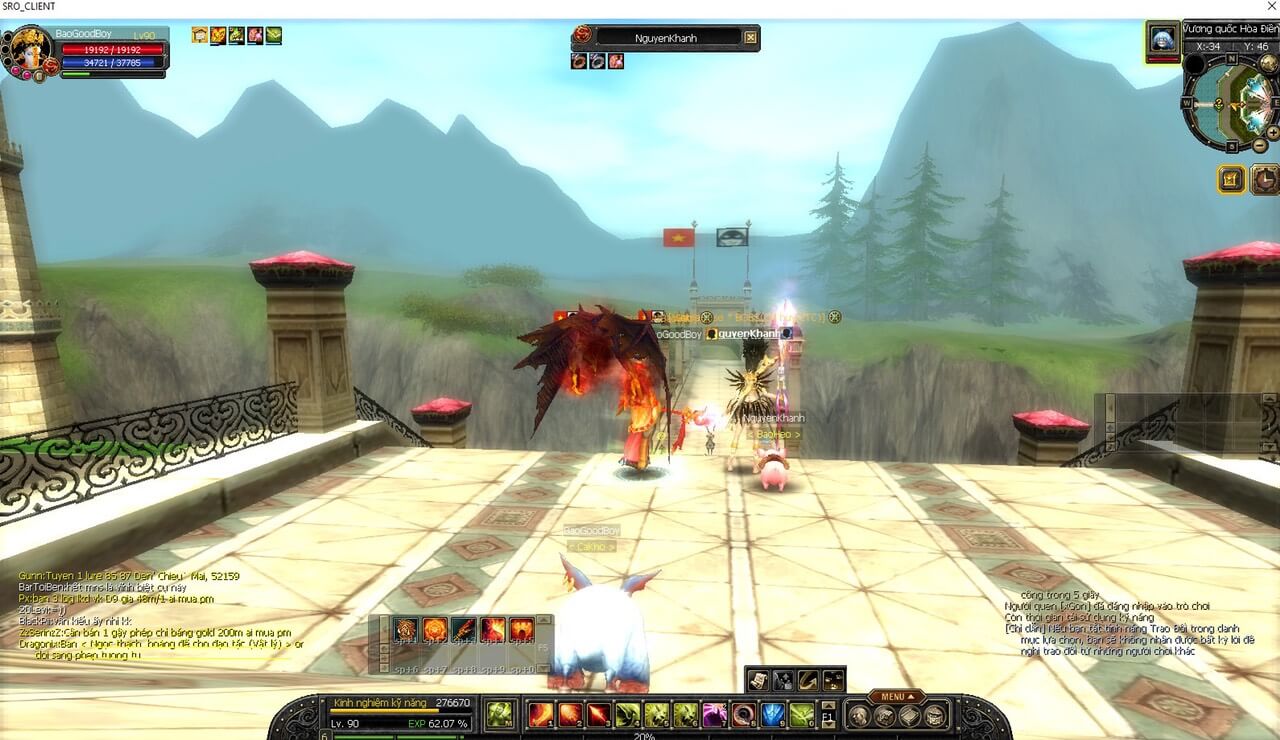Open equipment via the helmet icon in bottom toolbar
1280x740 pixels.
(860, 716)
